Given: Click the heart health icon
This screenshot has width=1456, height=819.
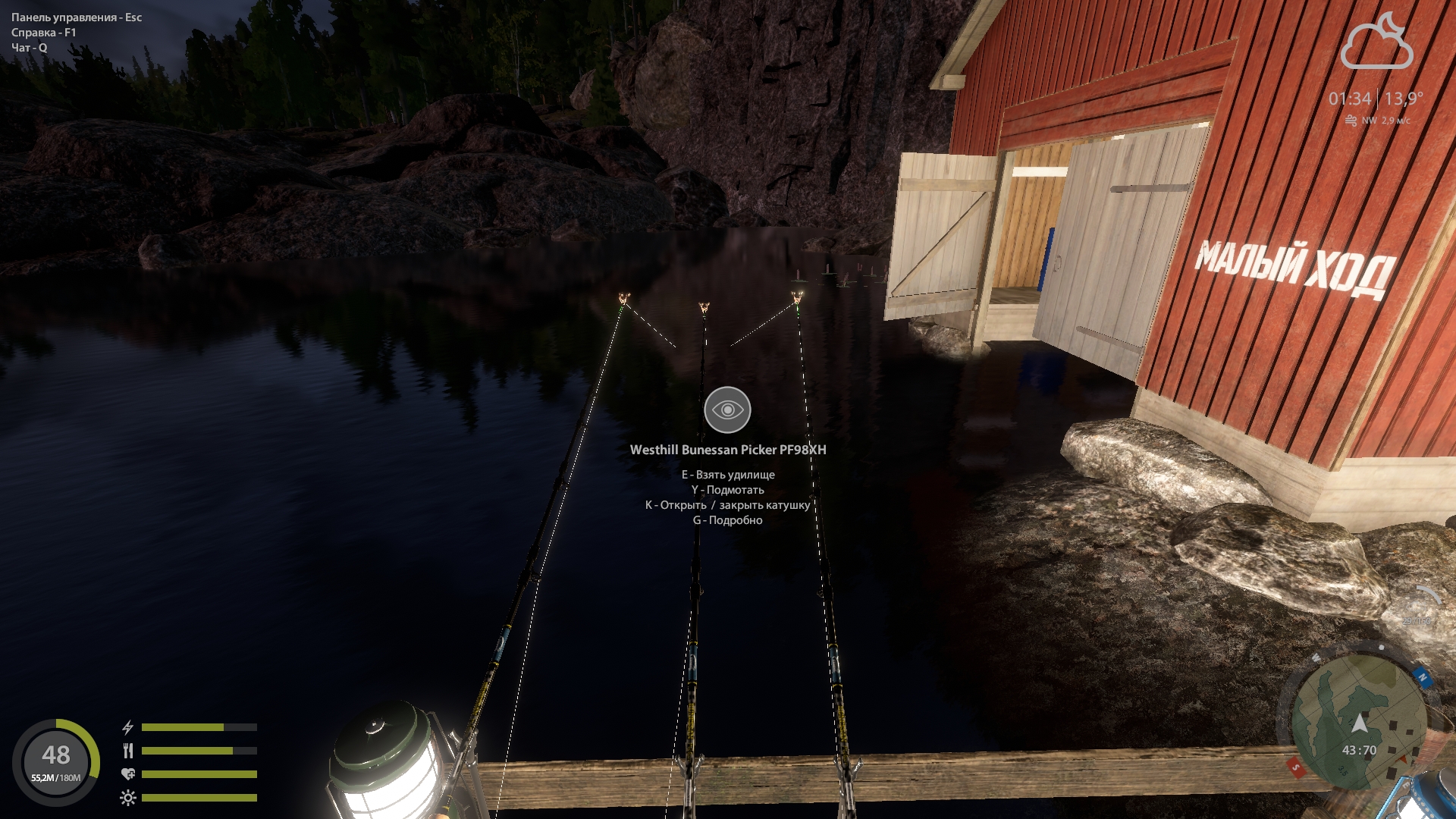Looking at the screenshot, I should 128,774.
